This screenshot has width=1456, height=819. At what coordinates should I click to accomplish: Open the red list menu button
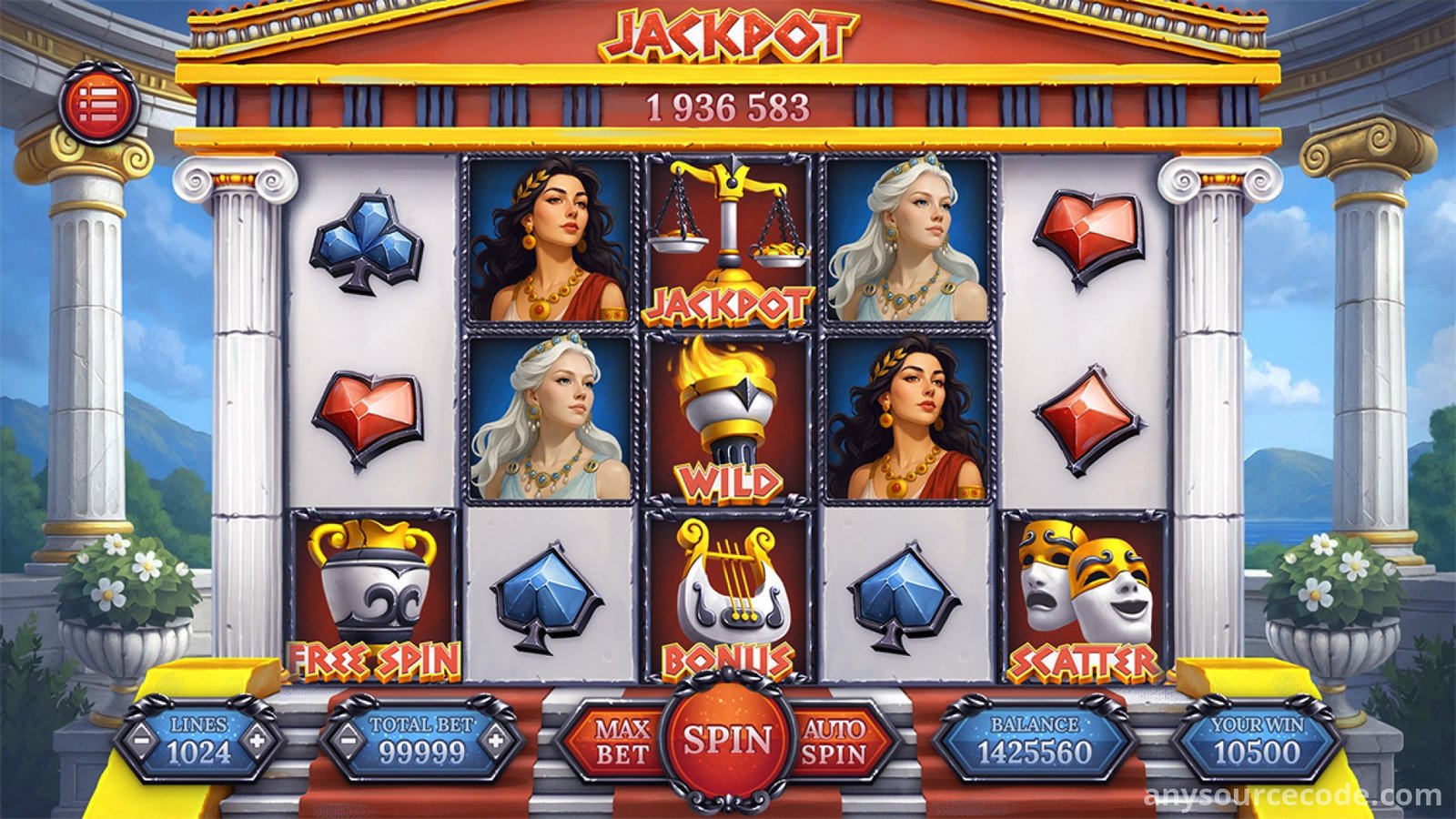98,105
